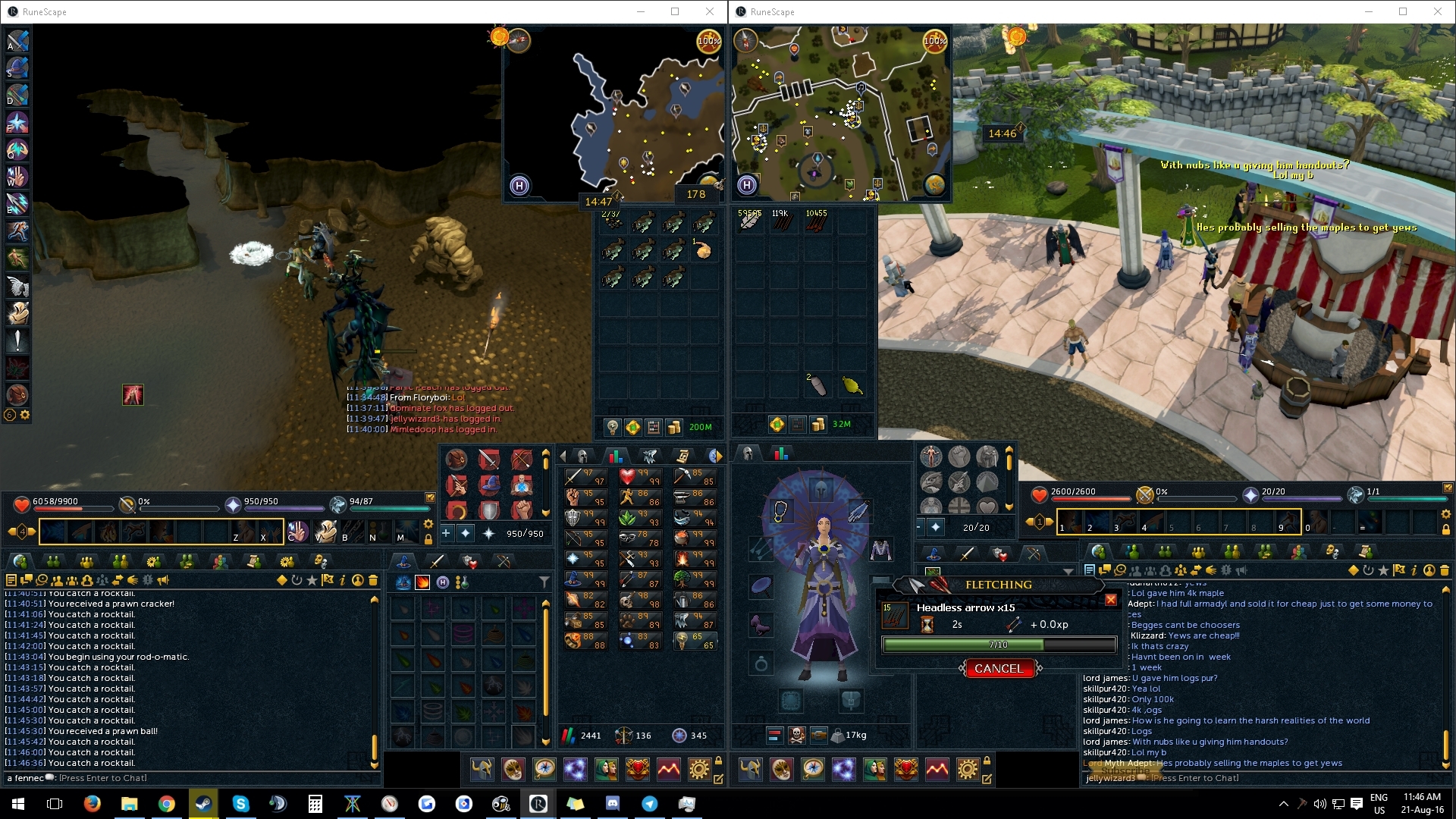Image resolution: width=1456 pixels, height=819 pixels.
Task: Toggle the star favorite icon in chat toolbar
Action: [312, 579]
